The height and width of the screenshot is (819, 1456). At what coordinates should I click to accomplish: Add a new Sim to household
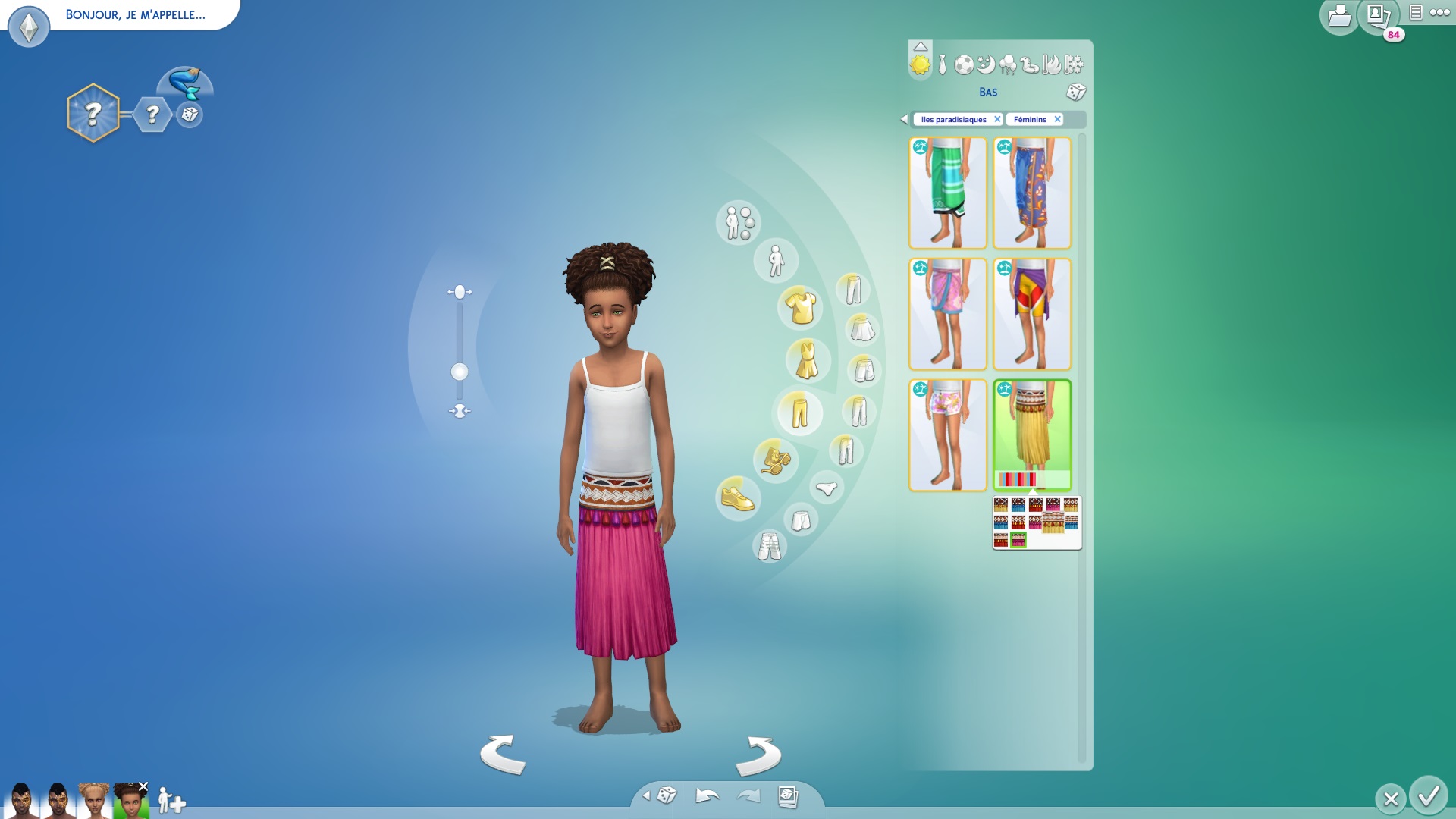pyautogui.click(x=171, y=800)
